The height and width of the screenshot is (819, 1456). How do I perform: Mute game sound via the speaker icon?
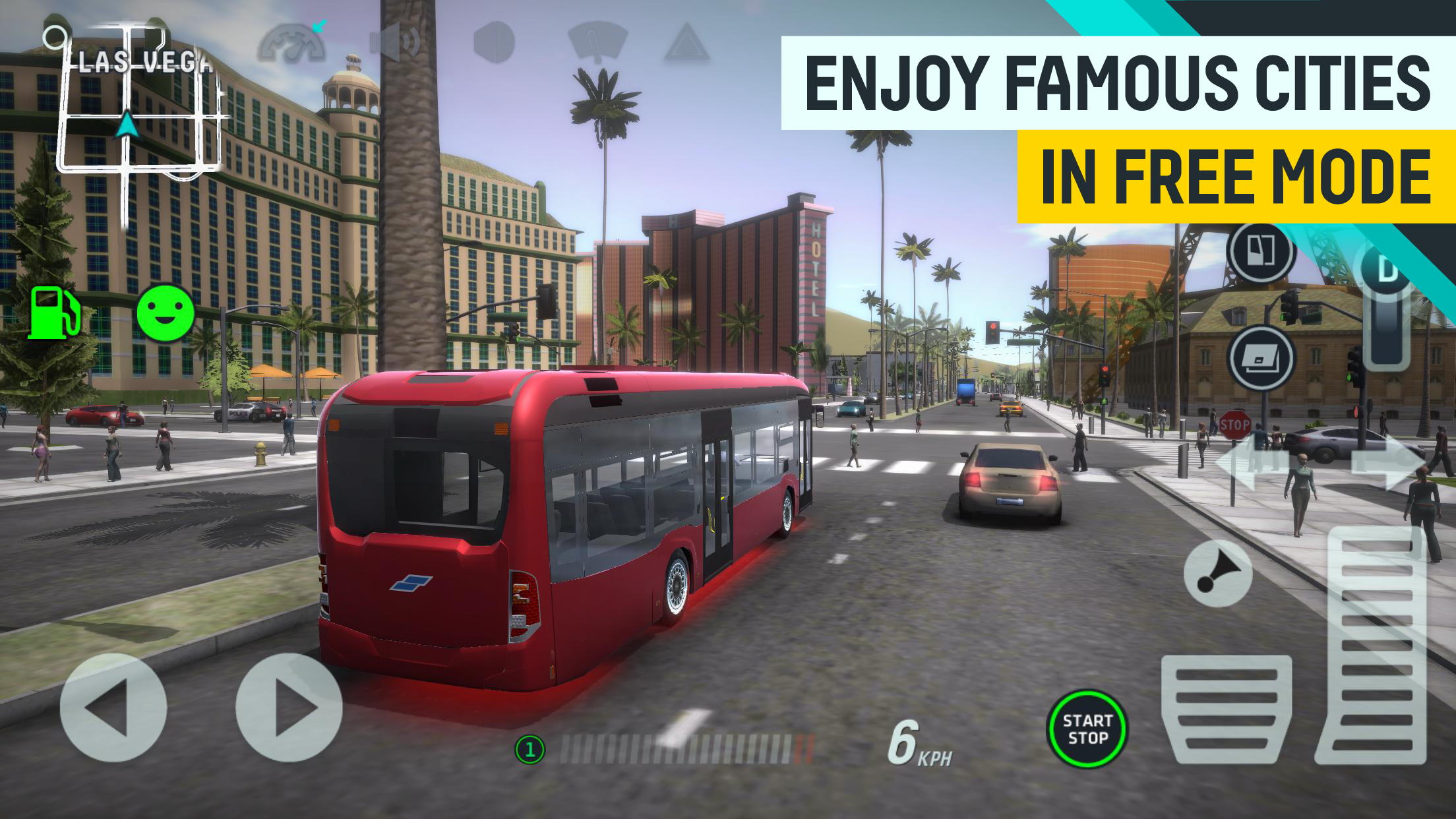[394, 41]
